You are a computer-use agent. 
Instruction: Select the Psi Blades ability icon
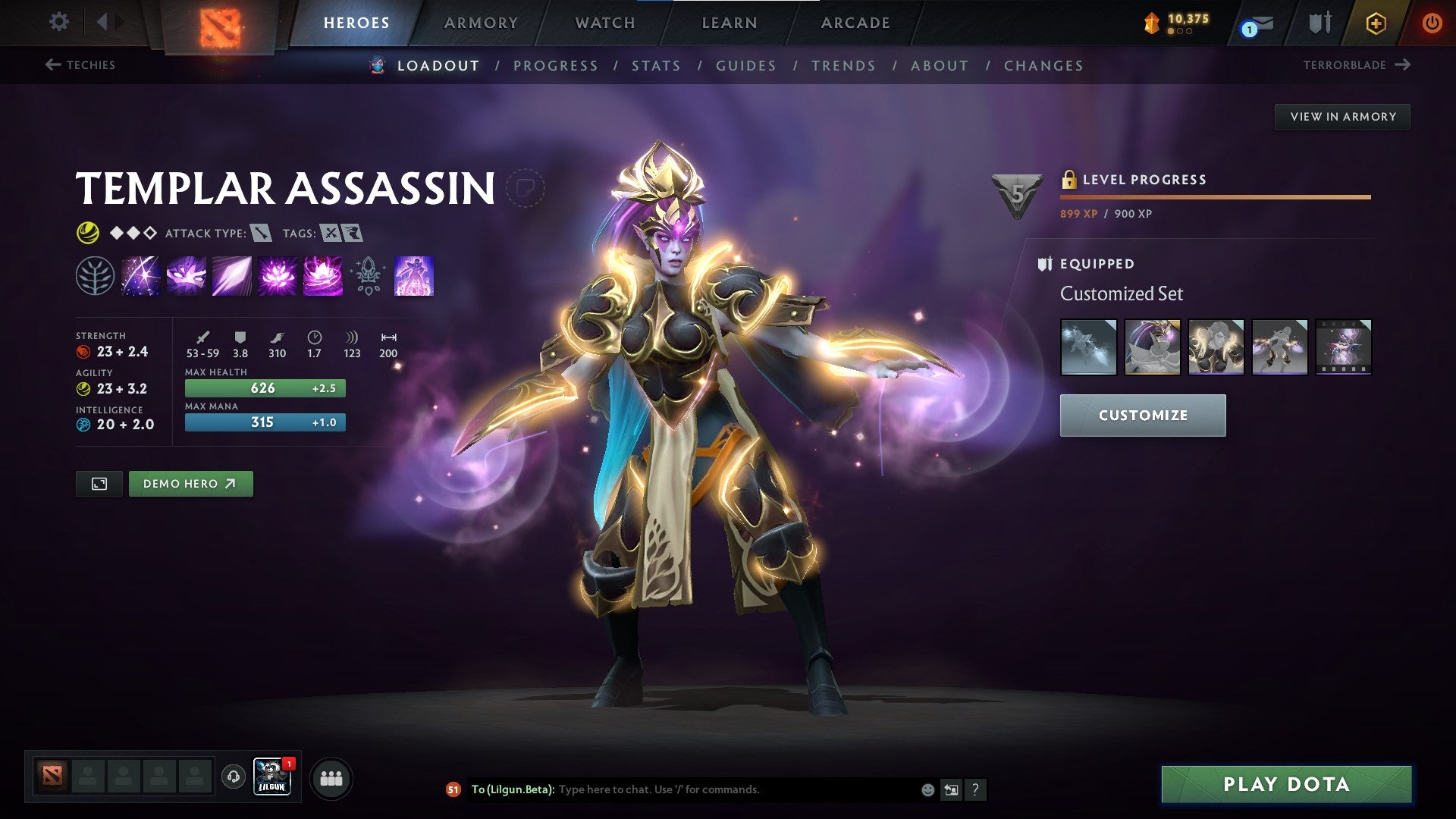point(231,277)
